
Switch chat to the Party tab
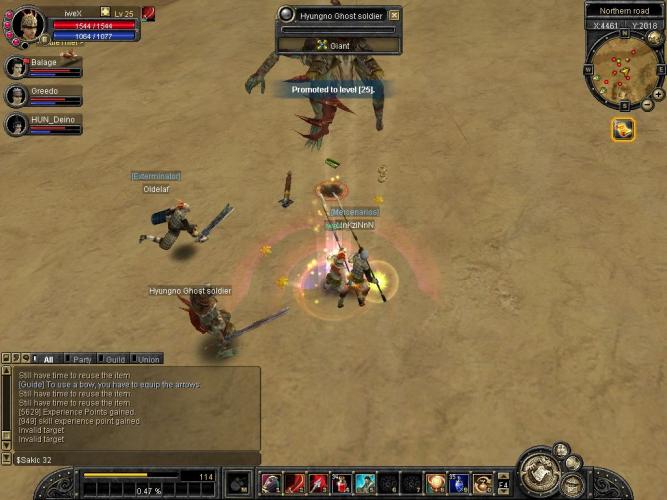pyautogui.click(x=82, y=359)
